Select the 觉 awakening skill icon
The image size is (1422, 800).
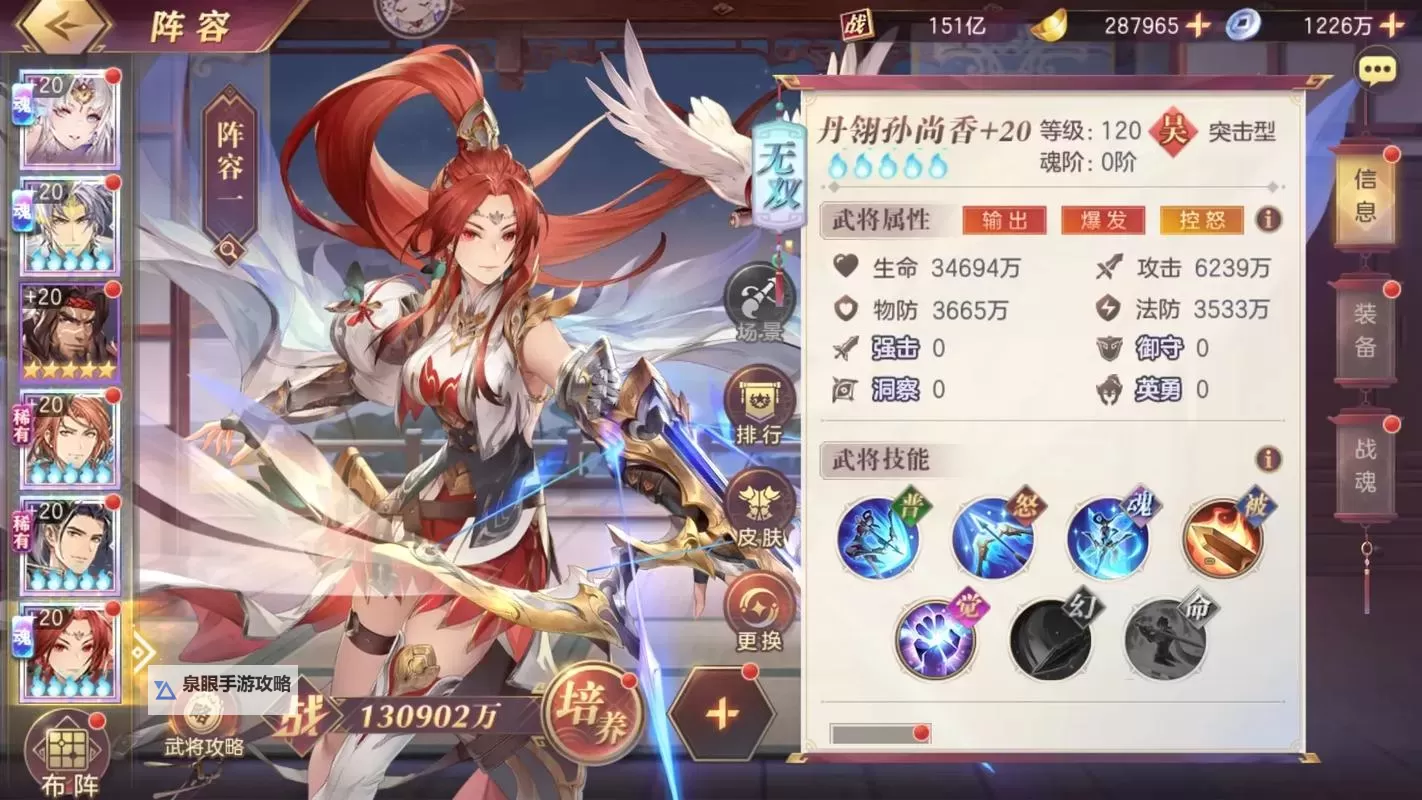[x=935, y=637]
